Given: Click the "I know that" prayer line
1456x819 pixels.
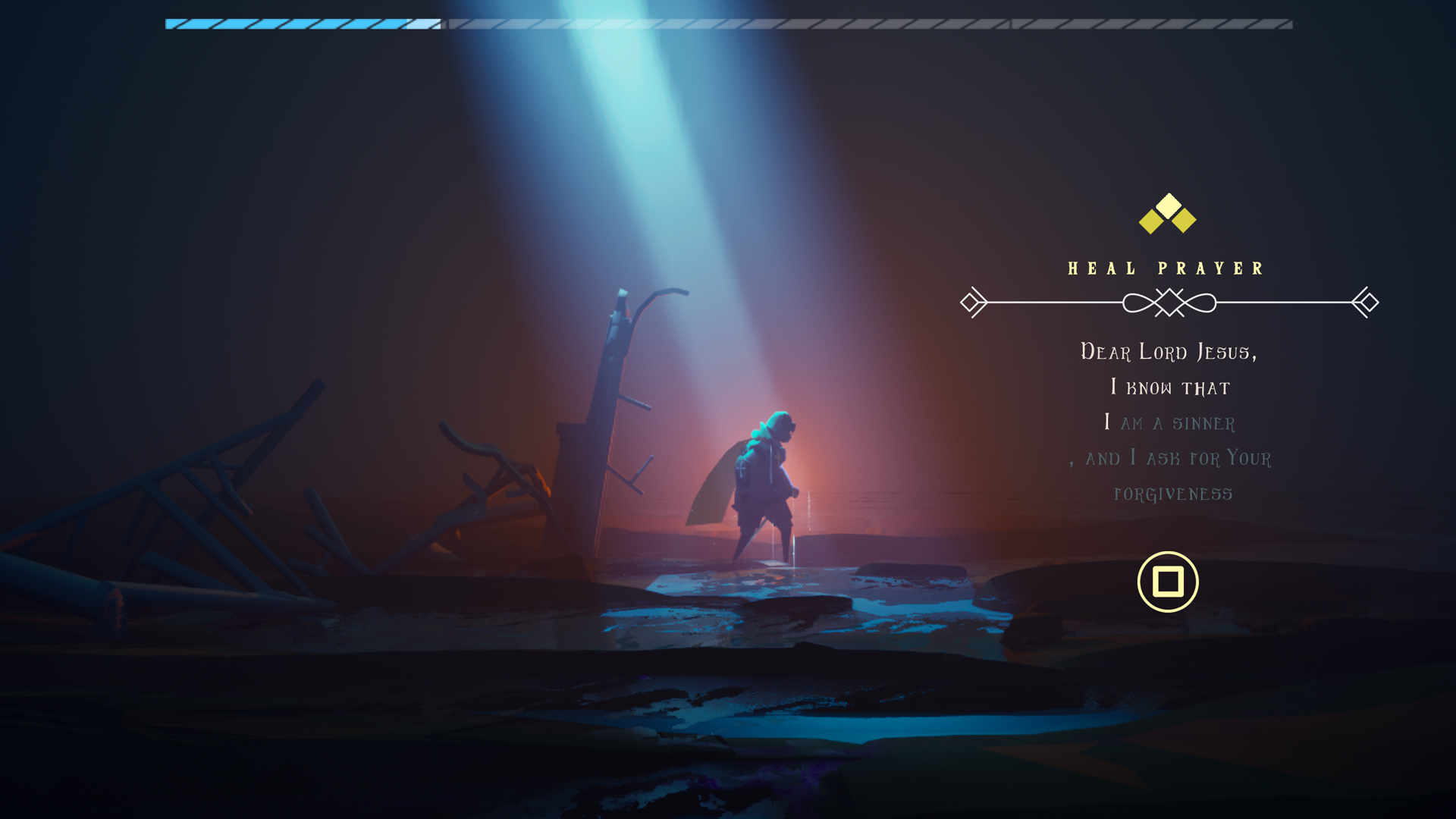Looking at the screenshot, I should (1171, 388).
